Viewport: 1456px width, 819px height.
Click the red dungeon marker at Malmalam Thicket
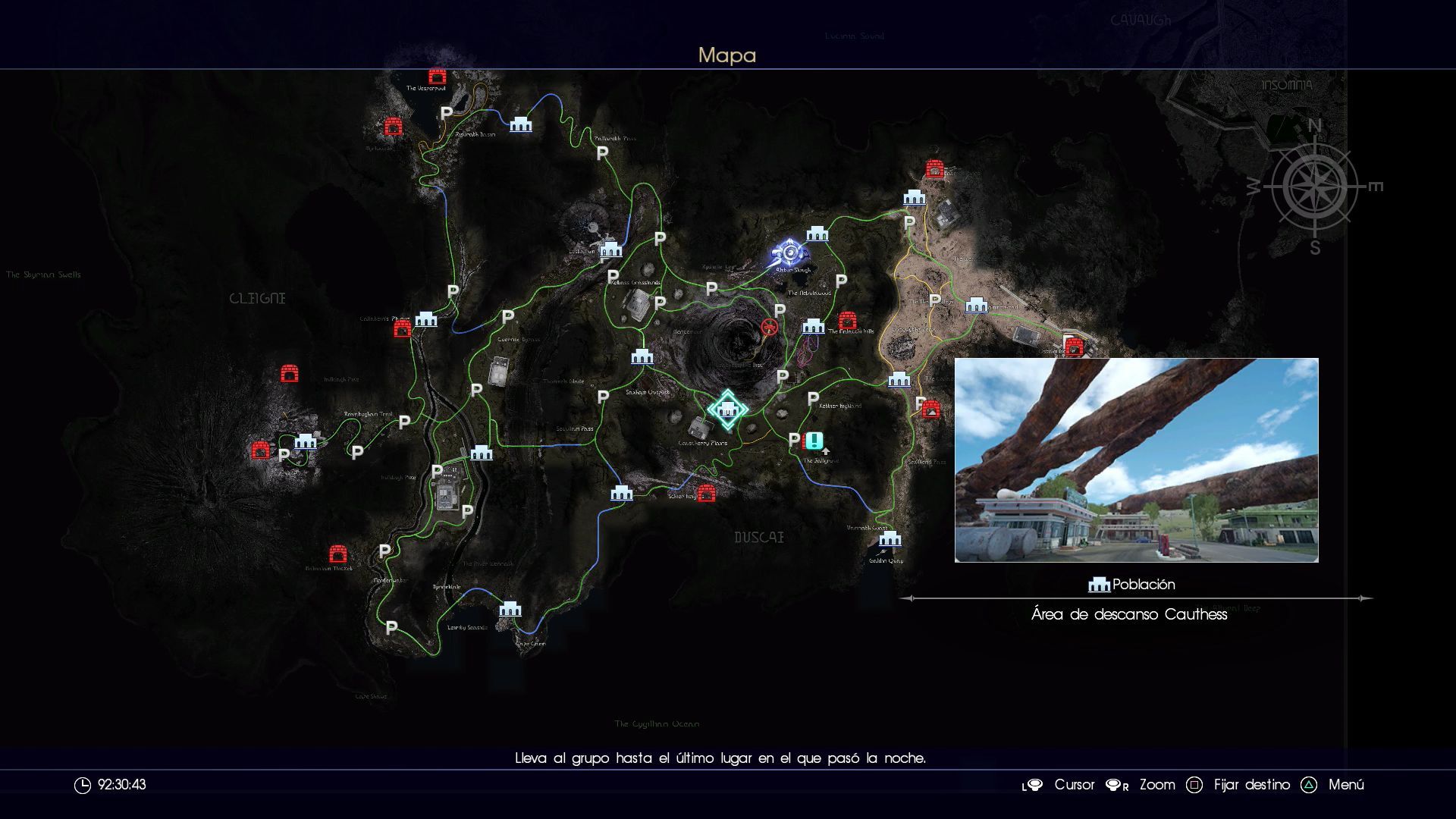338,554
